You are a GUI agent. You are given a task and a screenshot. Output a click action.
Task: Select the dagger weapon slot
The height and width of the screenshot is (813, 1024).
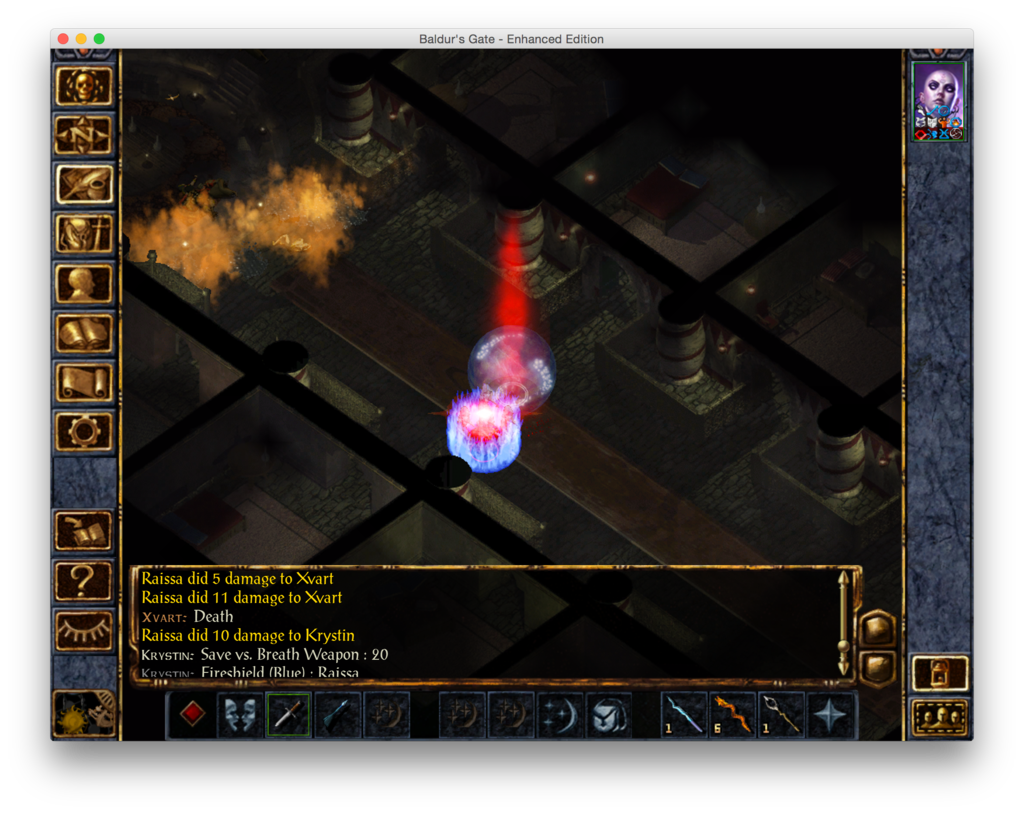(288, 714)
